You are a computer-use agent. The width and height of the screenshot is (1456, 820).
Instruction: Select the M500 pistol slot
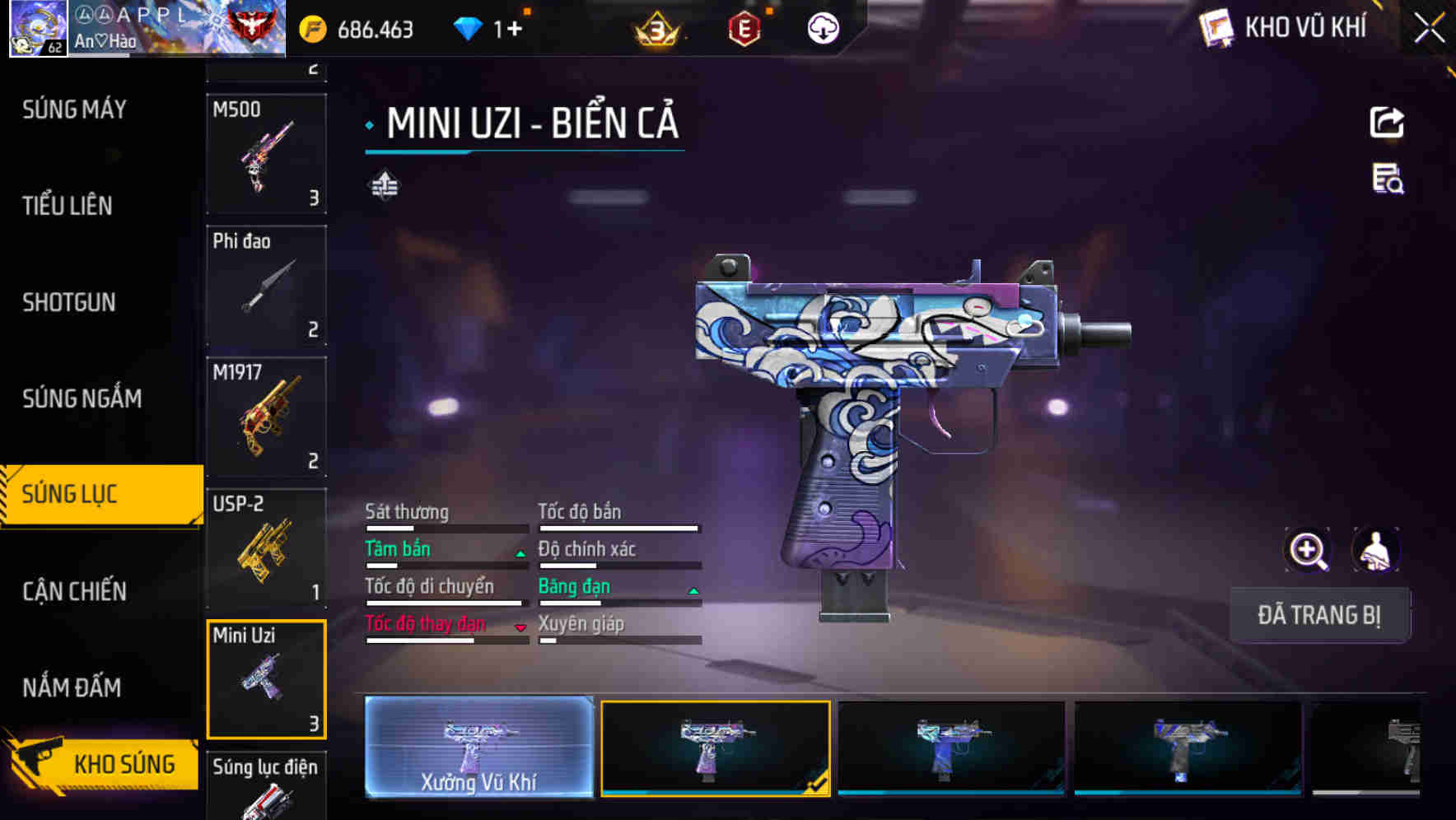(x=266, y=154)
